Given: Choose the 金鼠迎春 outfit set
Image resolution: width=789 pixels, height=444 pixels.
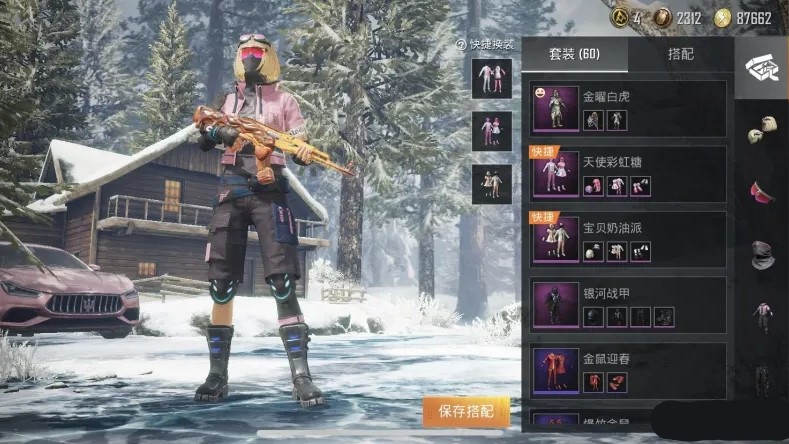Looking at the screenshot, I should click(628, 371).
